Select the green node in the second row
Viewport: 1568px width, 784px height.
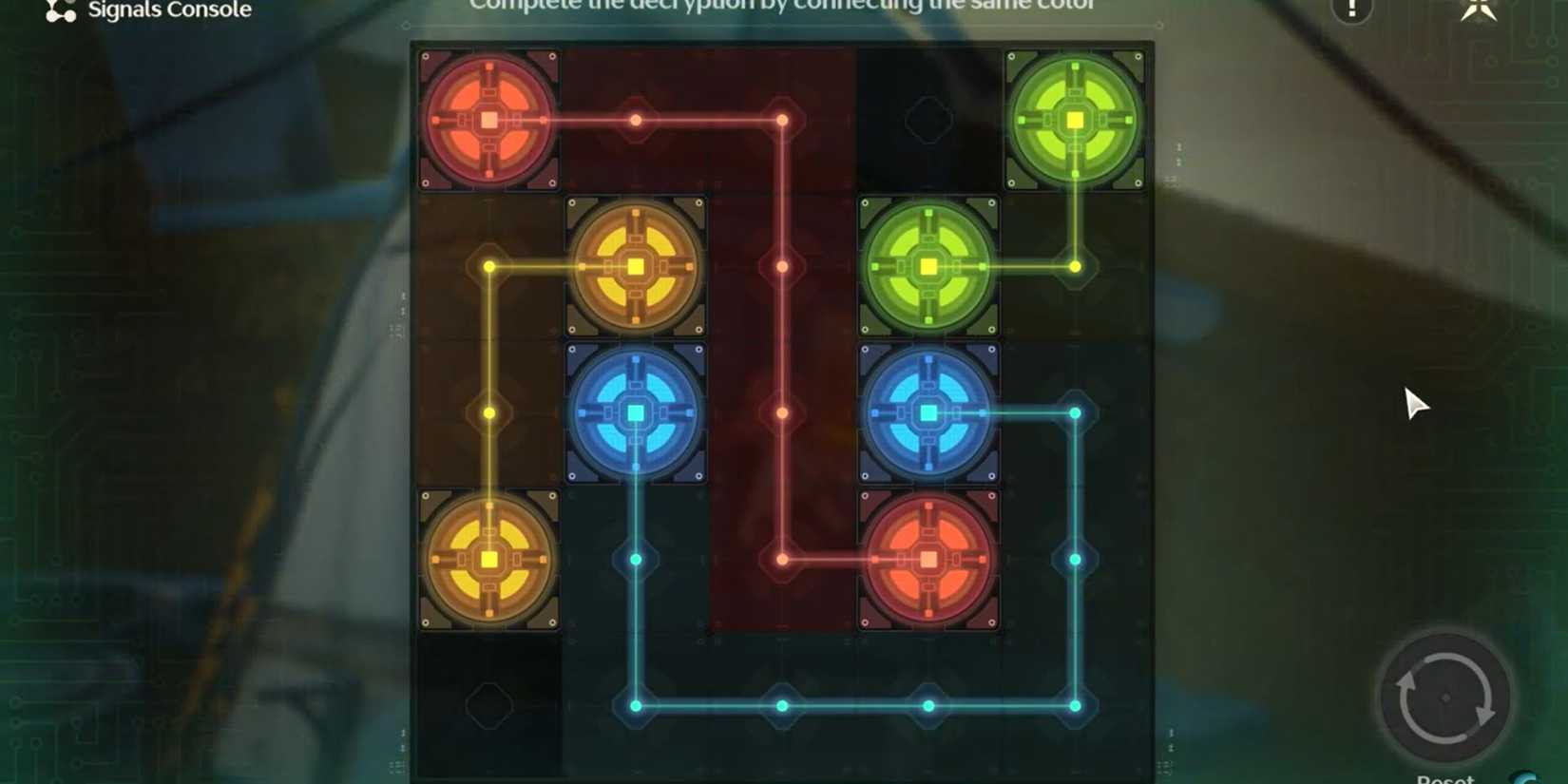[927, 267]
